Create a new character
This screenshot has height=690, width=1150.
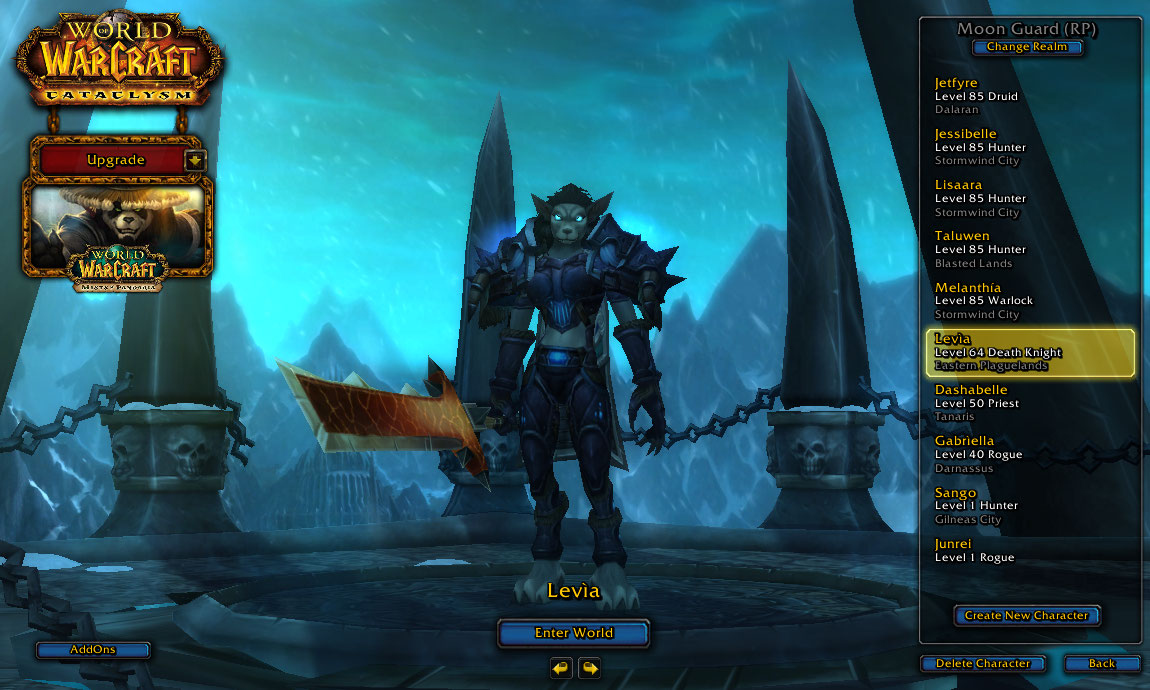(1026, 616)
